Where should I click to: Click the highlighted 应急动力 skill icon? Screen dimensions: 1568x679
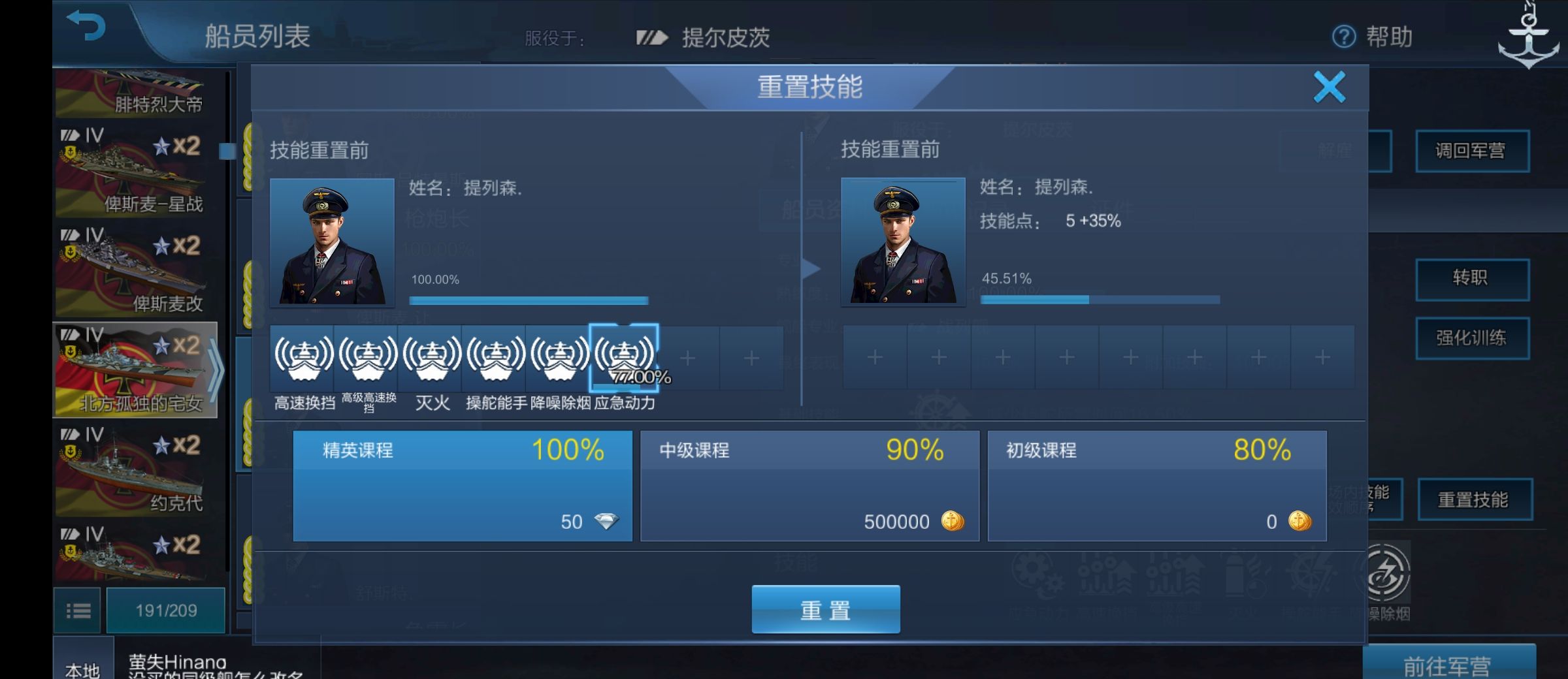(x=625, y=358)
